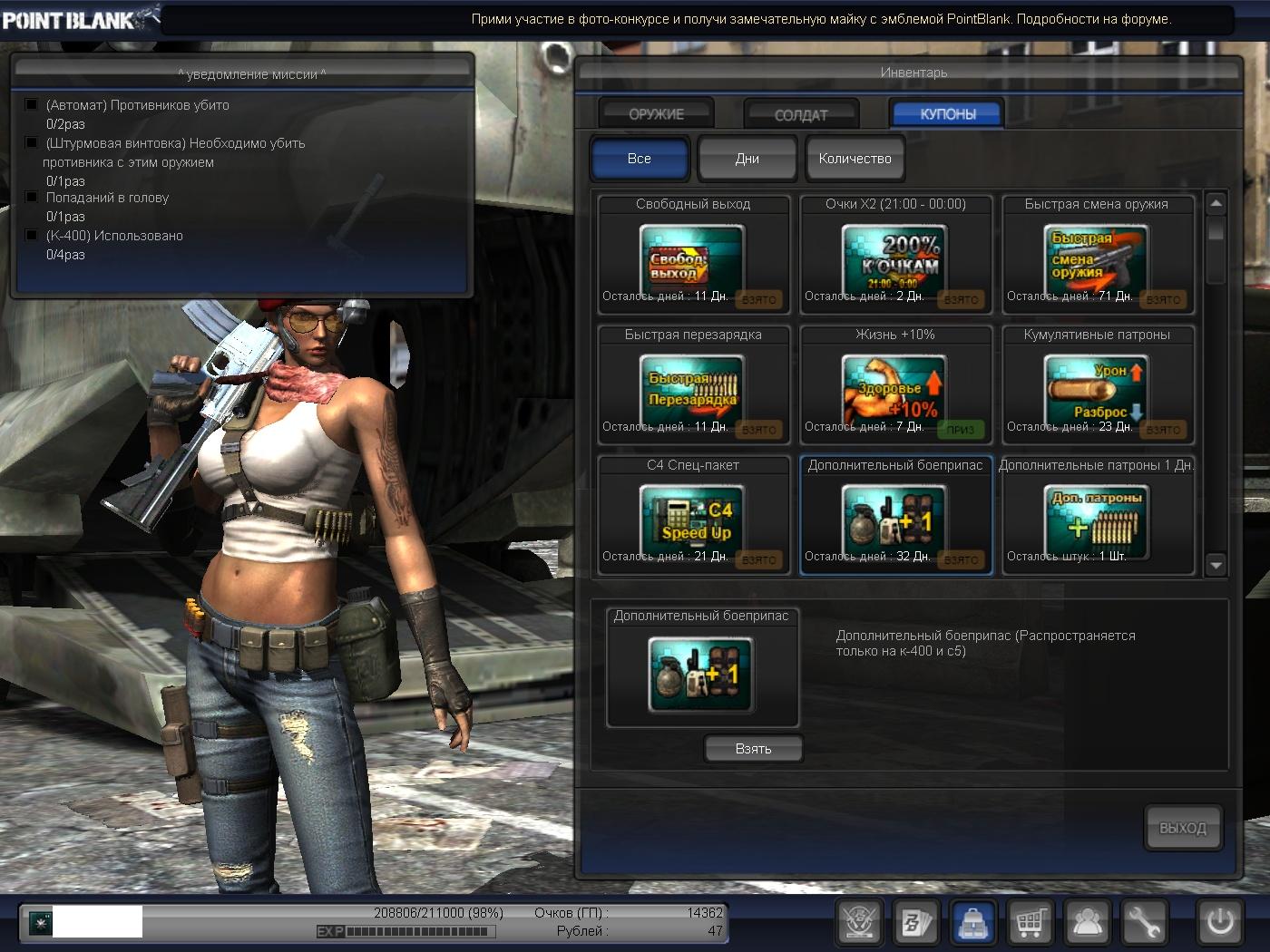Exit the inventory with the ВЫХОД button
This screenshot has height=952, width=1270.
[1183, 828]
